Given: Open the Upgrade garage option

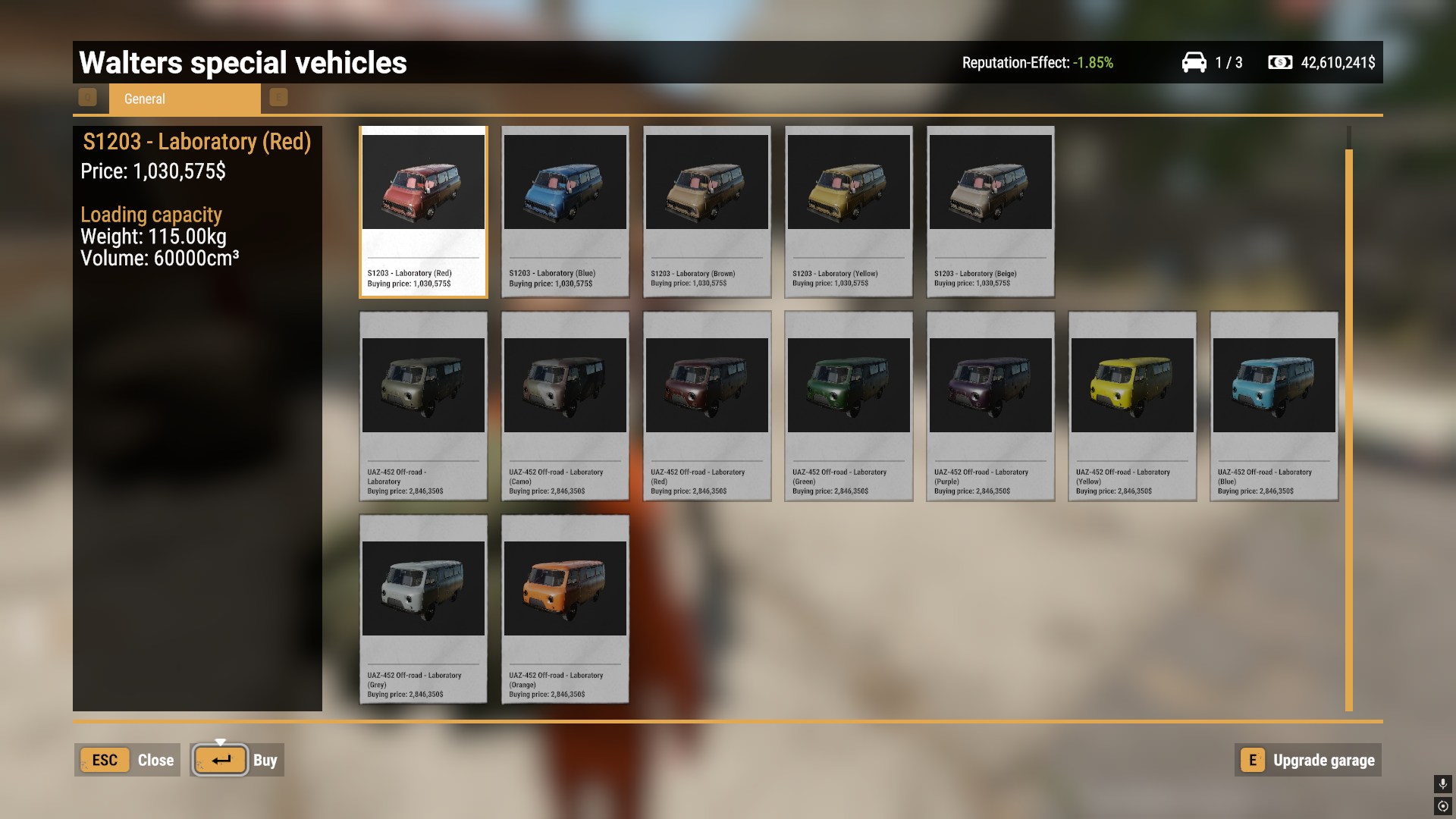Looking at the screenshot, I should (x=1308, y=760).
